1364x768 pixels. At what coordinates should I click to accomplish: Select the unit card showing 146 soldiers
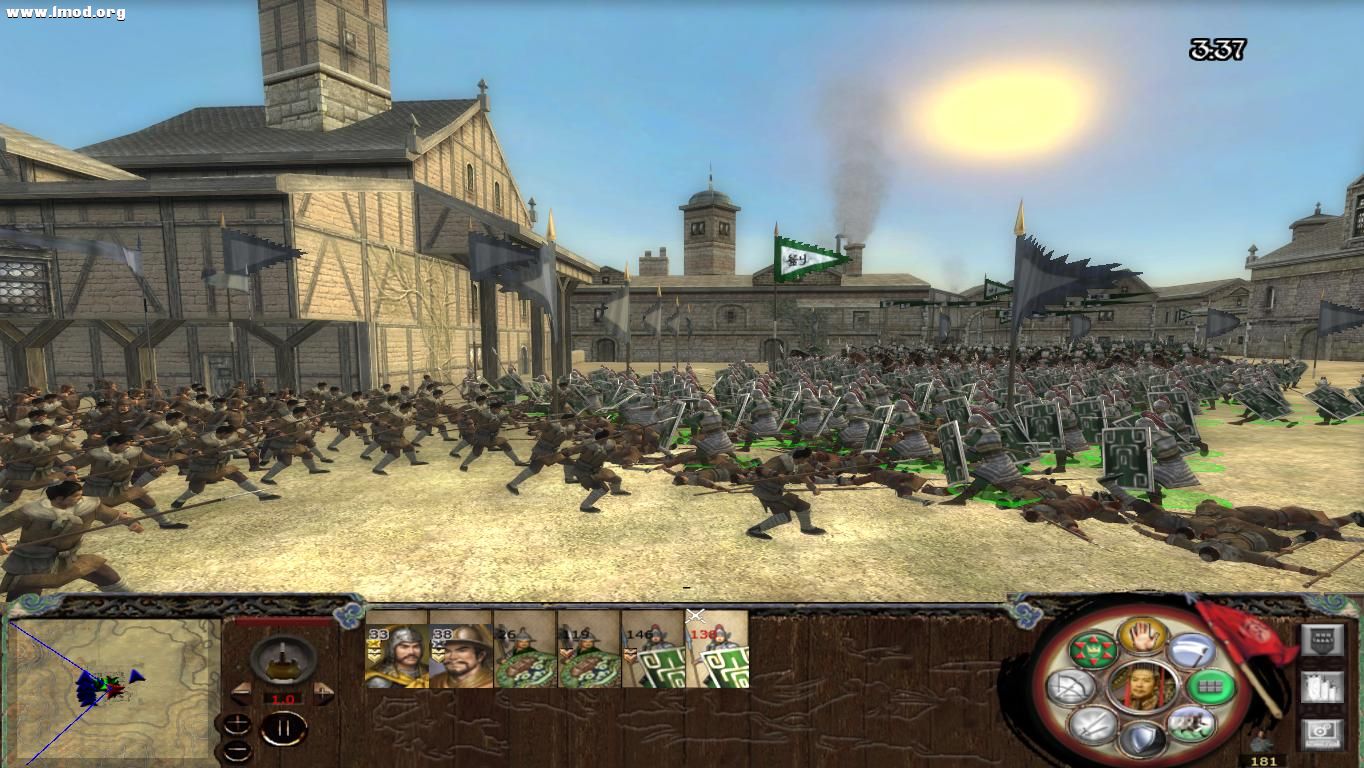653,655
